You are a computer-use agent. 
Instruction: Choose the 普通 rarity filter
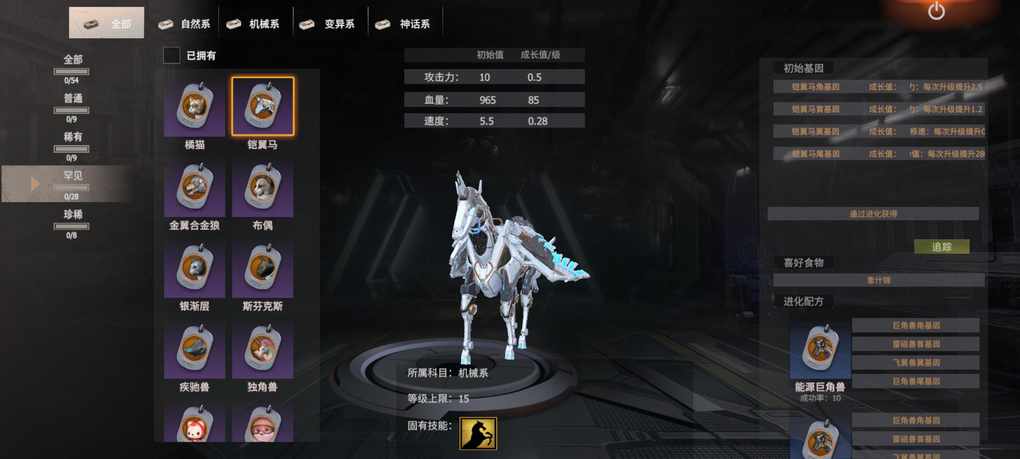[x=73, y=103]
